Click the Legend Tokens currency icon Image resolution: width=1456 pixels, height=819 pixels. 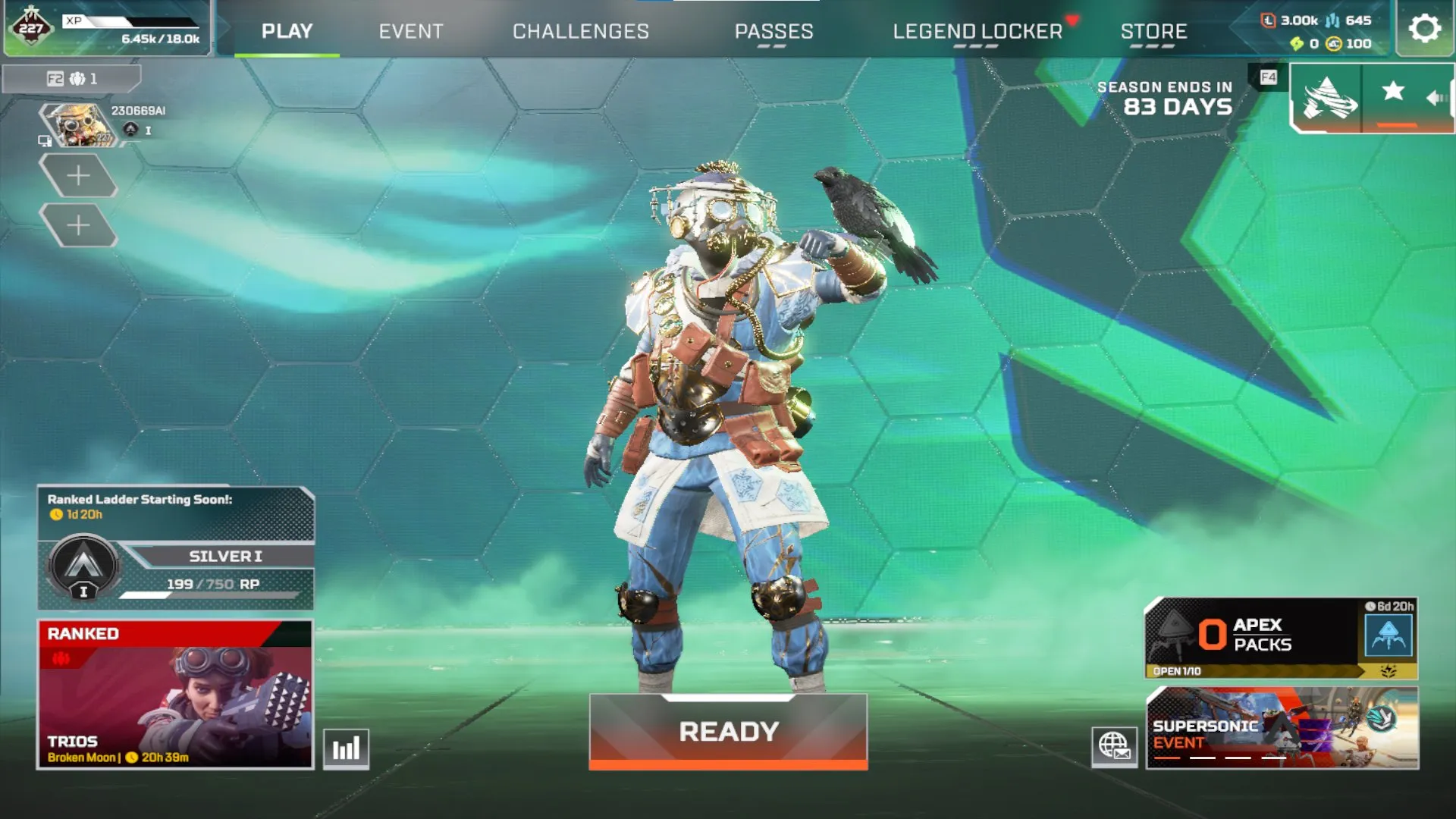(x=1268, y=21)
